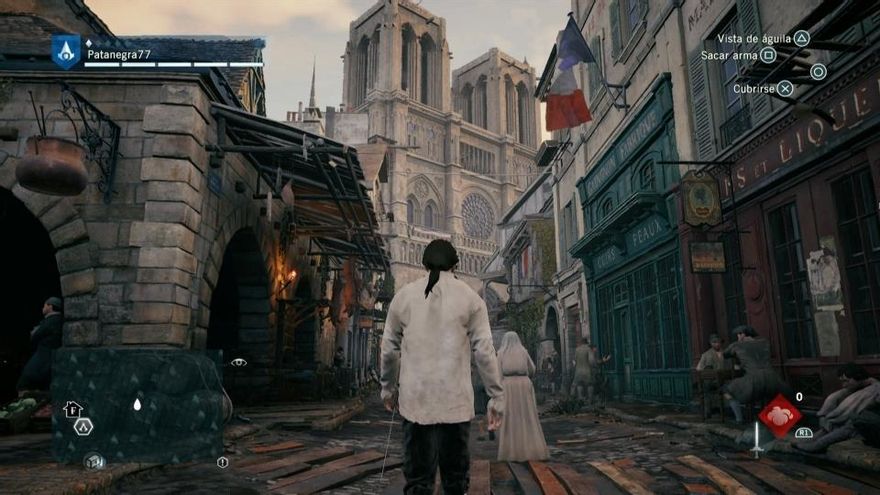
Task: Click the Assassin insignia badge beside Patanegra77
Action: point(66,51)
